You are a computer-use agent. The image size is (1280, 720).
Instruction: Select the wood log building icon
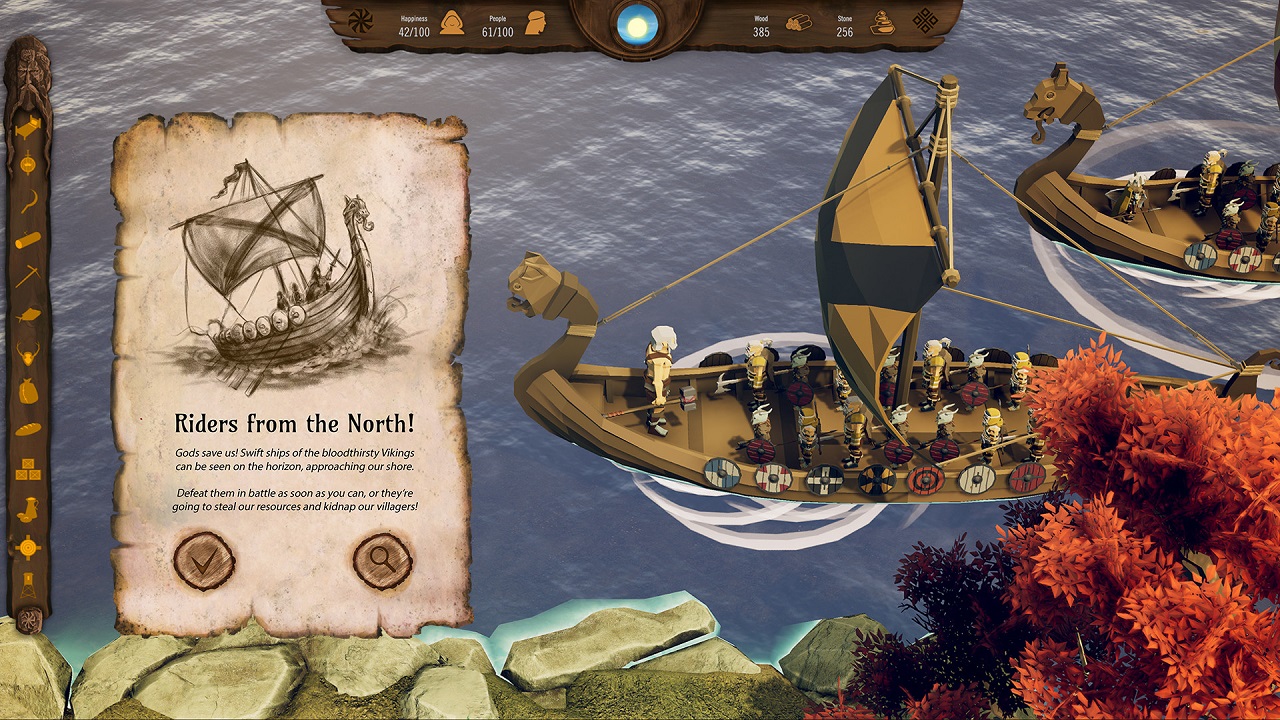(28, 240)
